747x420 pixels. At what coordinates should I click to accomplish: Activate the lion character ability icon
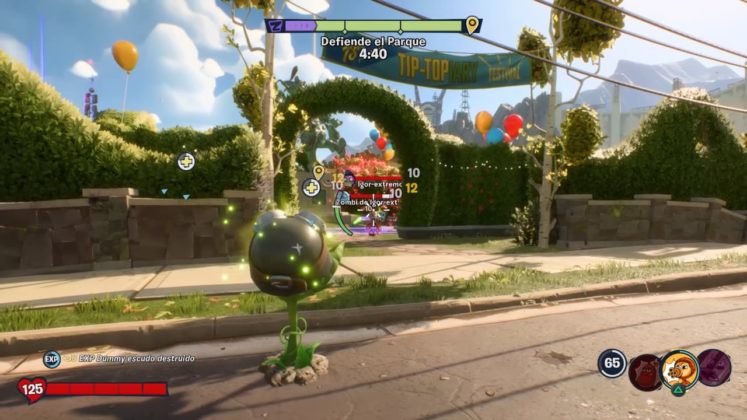tap(680, 368)
